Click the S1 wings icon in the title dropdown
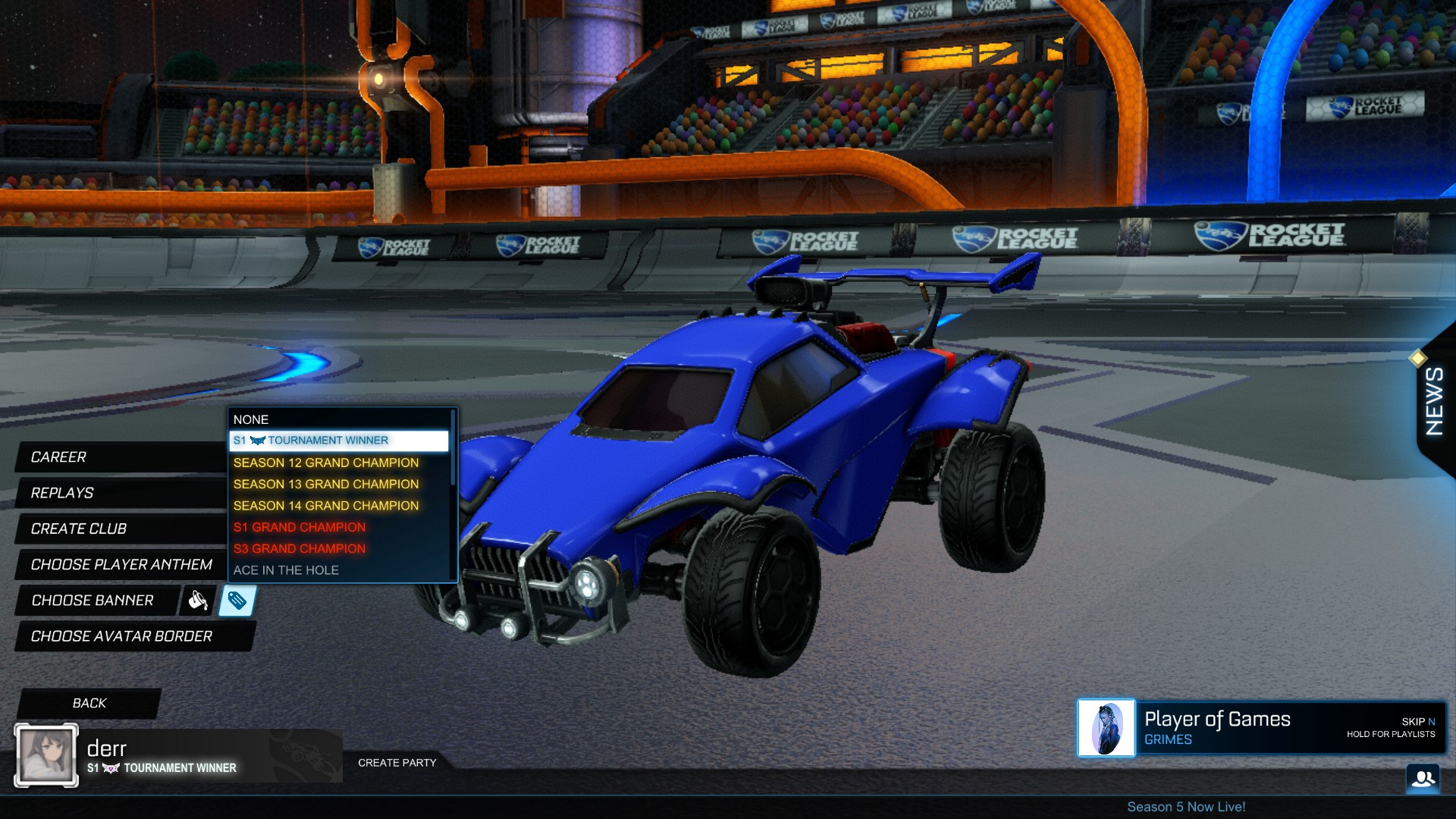Viewport: 1456px width, 819px height. tap(256, 440)
